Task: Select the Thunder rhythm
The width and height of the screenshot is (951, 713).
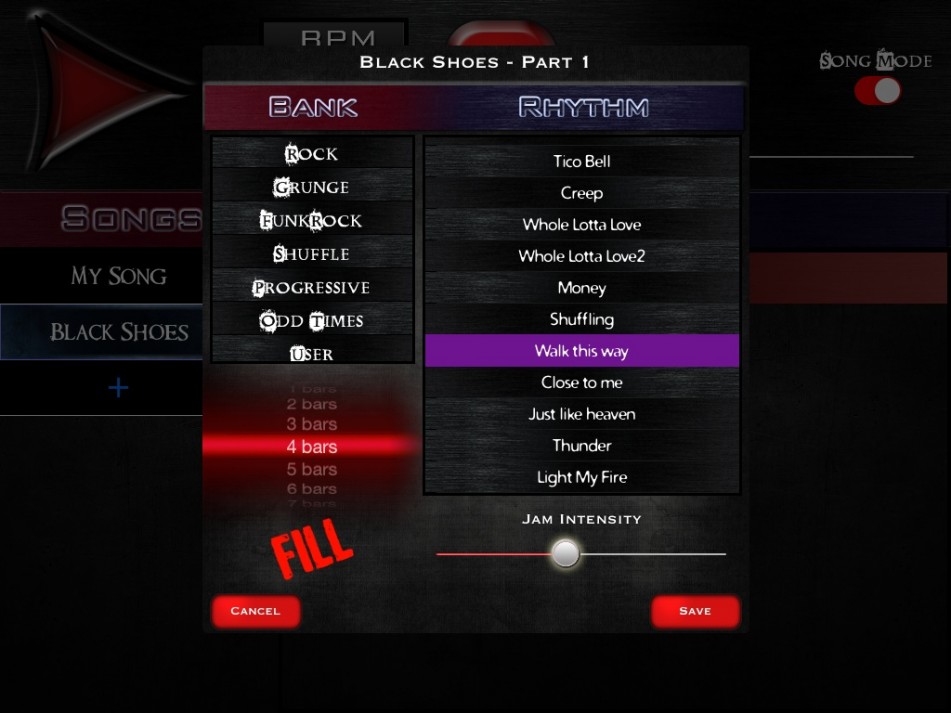Action: (581, 445)
